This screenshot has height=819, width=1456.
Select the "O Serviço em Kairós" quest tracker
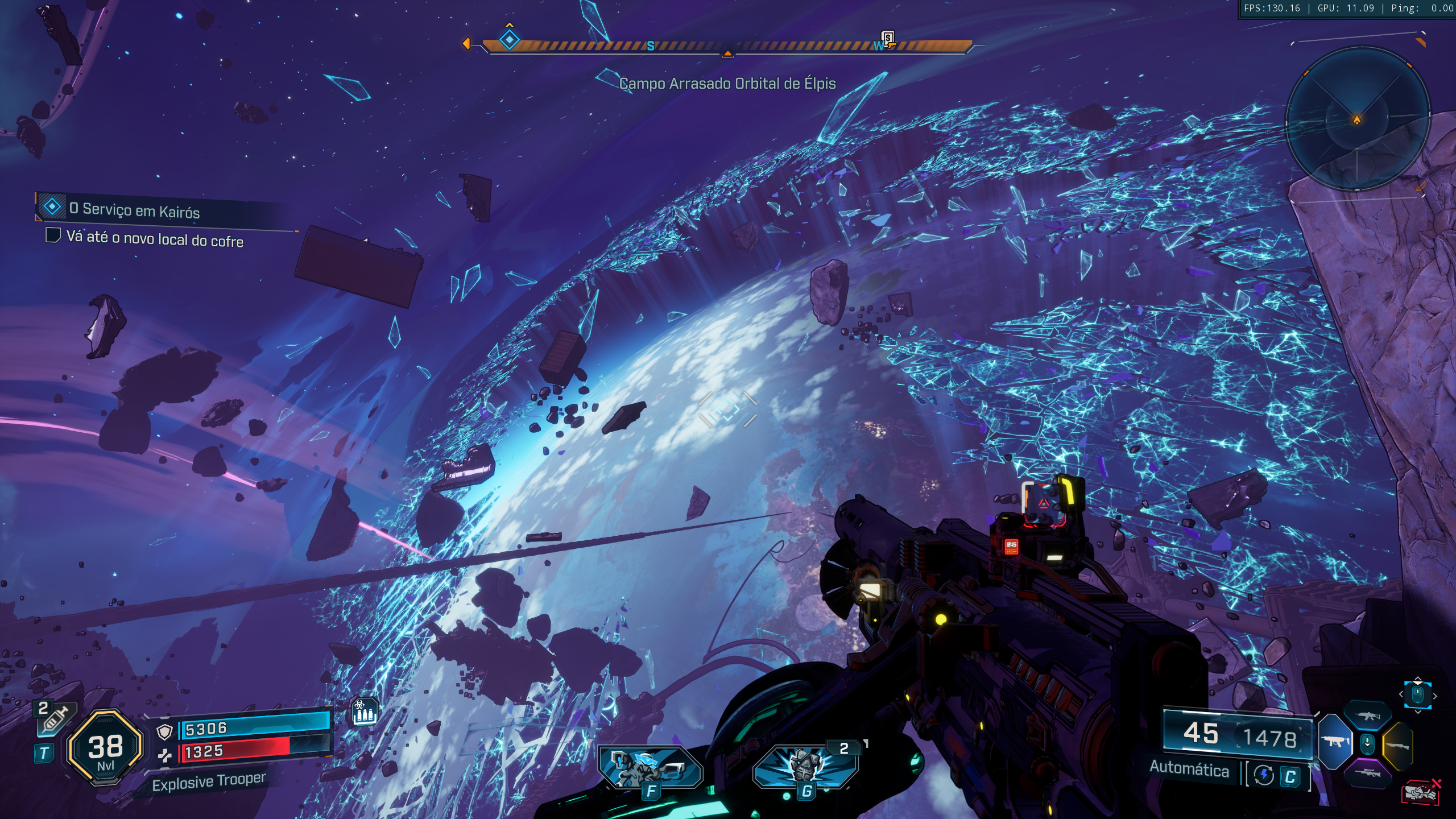(134, 210)
